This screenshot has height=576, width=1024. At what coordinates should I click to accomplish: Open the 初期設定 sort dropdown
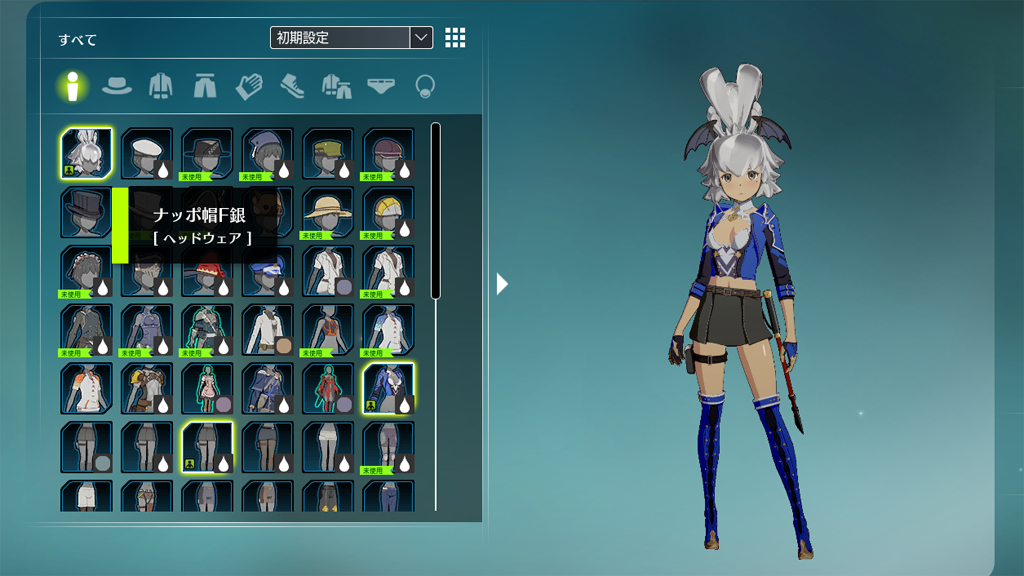(351, 38)
